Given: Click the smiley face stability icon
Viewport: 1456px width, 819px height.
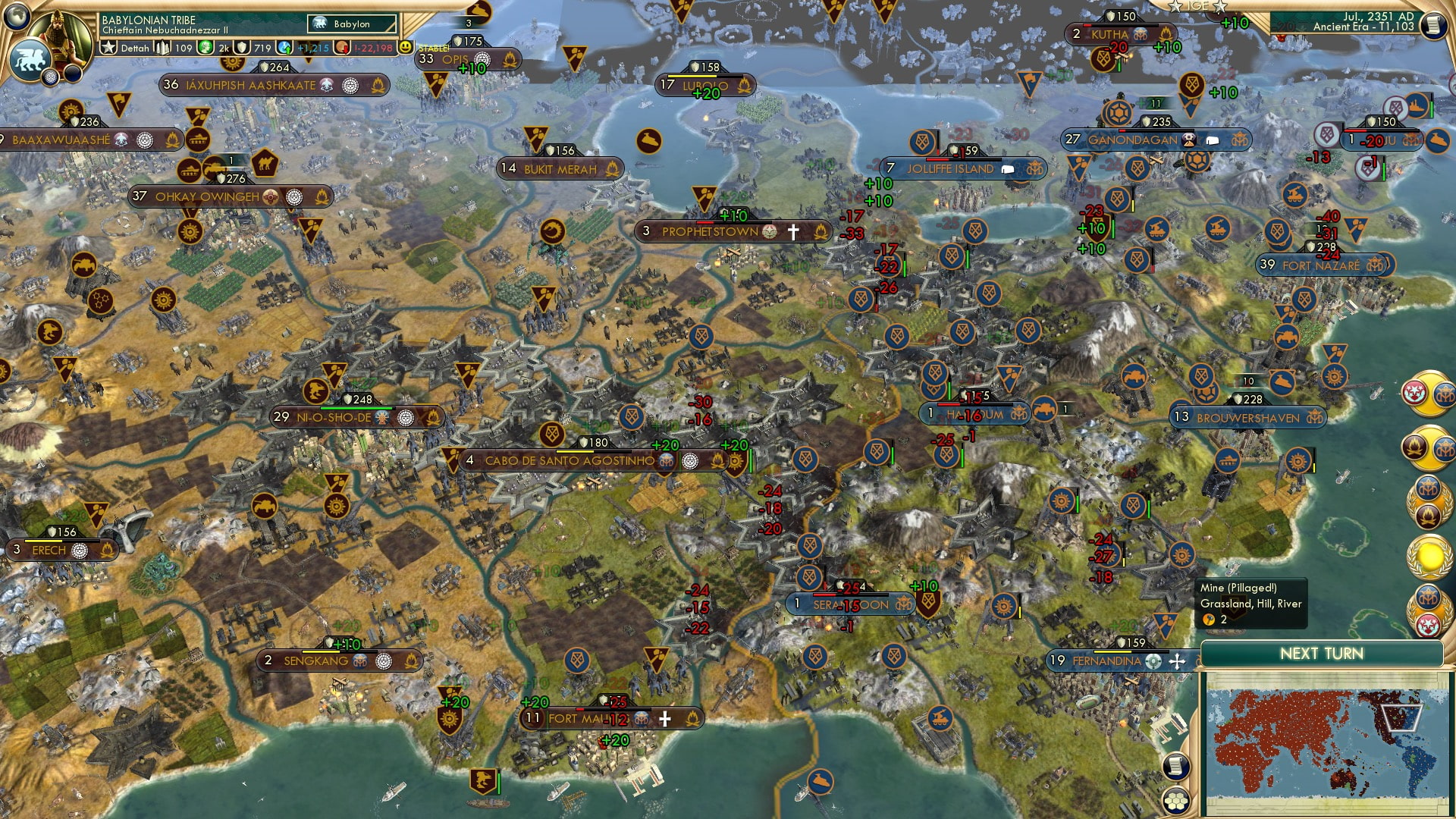Looking at the screenshot, I should tap(406, 47).
